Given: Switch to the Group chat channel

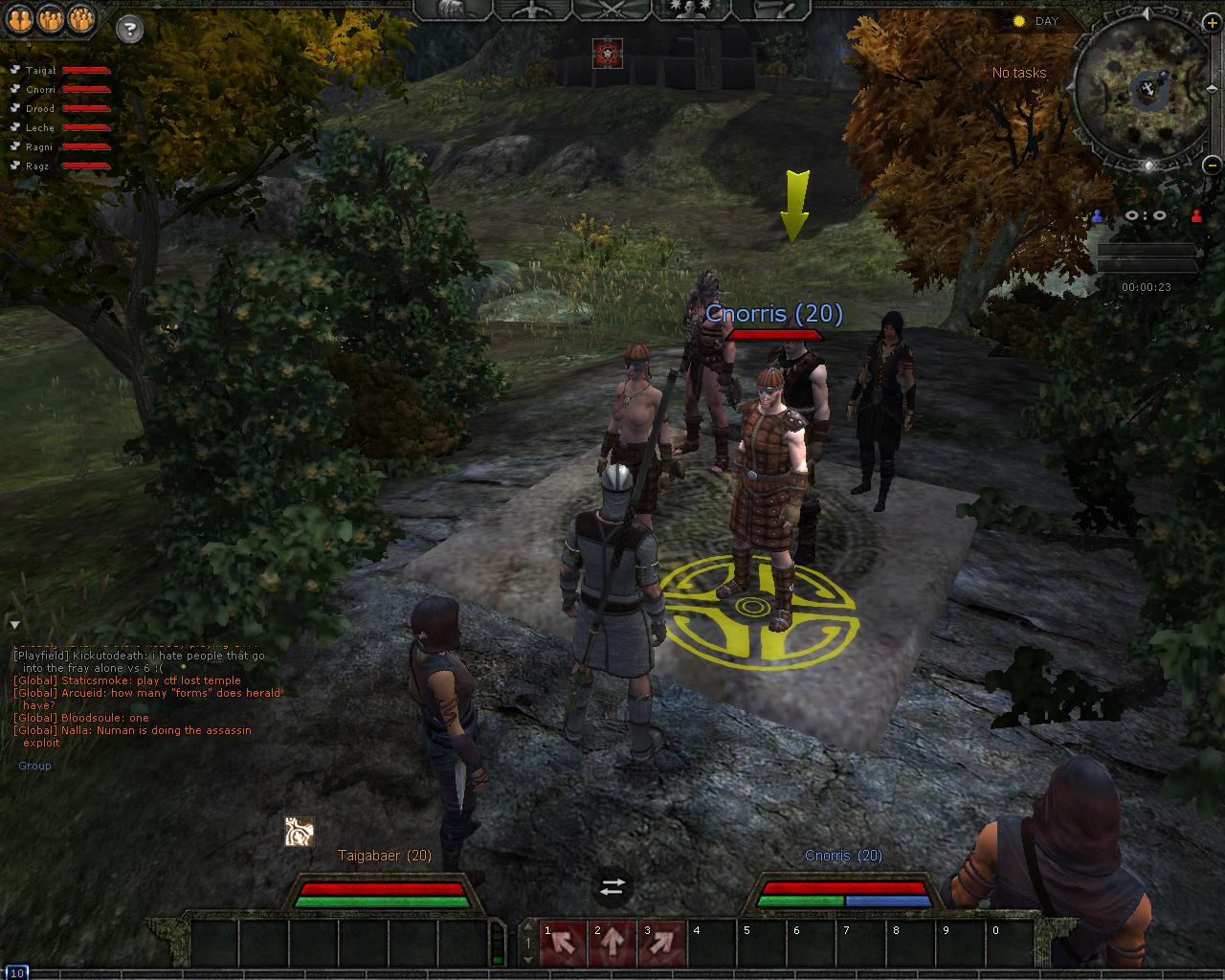Looking at the screenshot, I should pyautogui.click(x=34, y=766).
